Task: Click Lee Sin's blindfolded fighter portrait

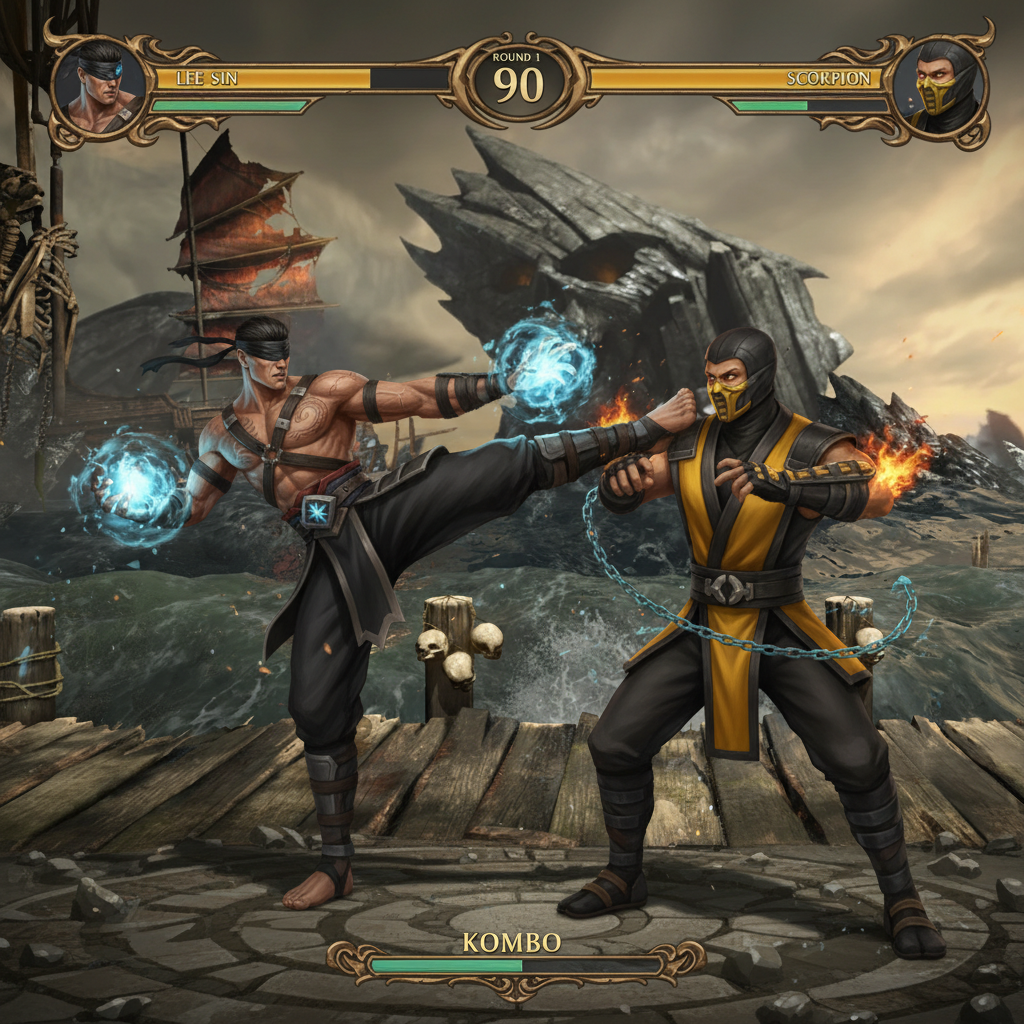Action: [x=99, y=88]
